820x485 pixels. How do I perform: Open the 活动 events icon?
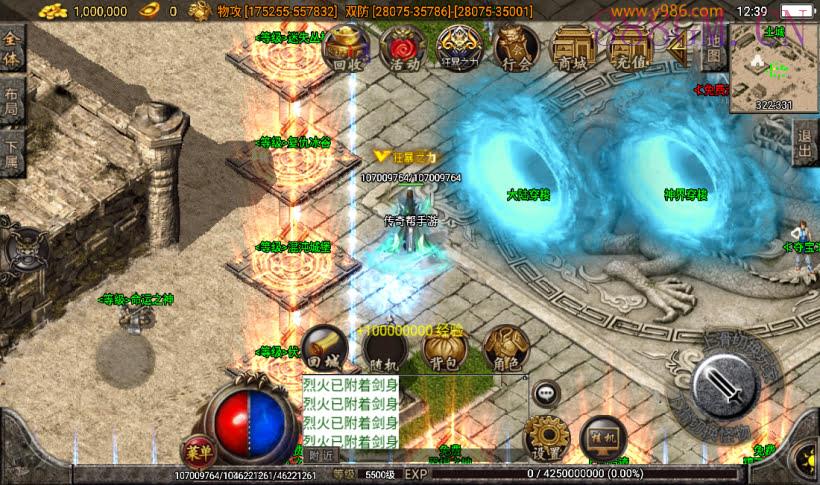pyautogui.click(x=405, y=47)
